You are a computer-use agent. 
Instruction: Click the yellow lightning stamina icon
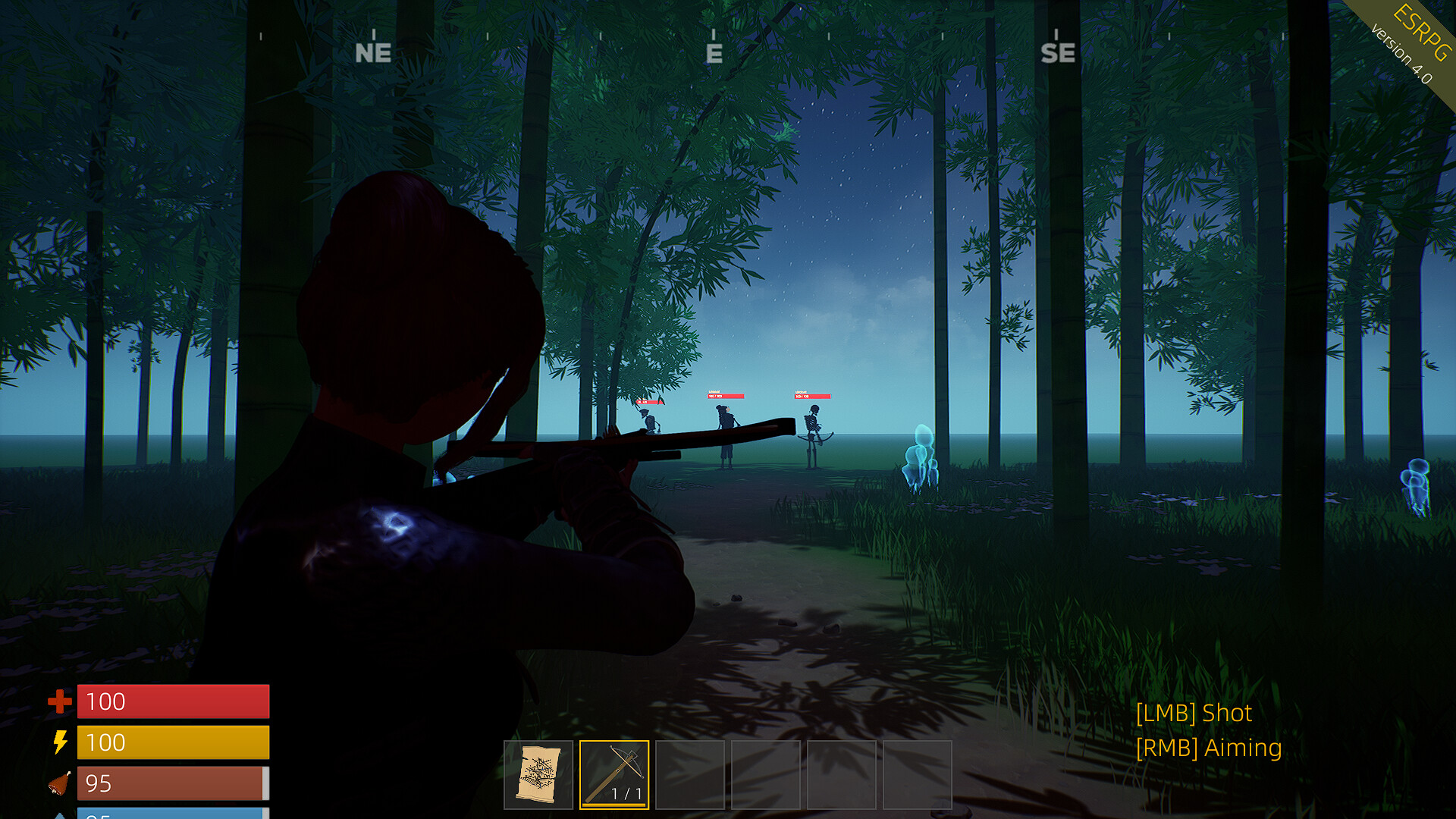point(61,743)
